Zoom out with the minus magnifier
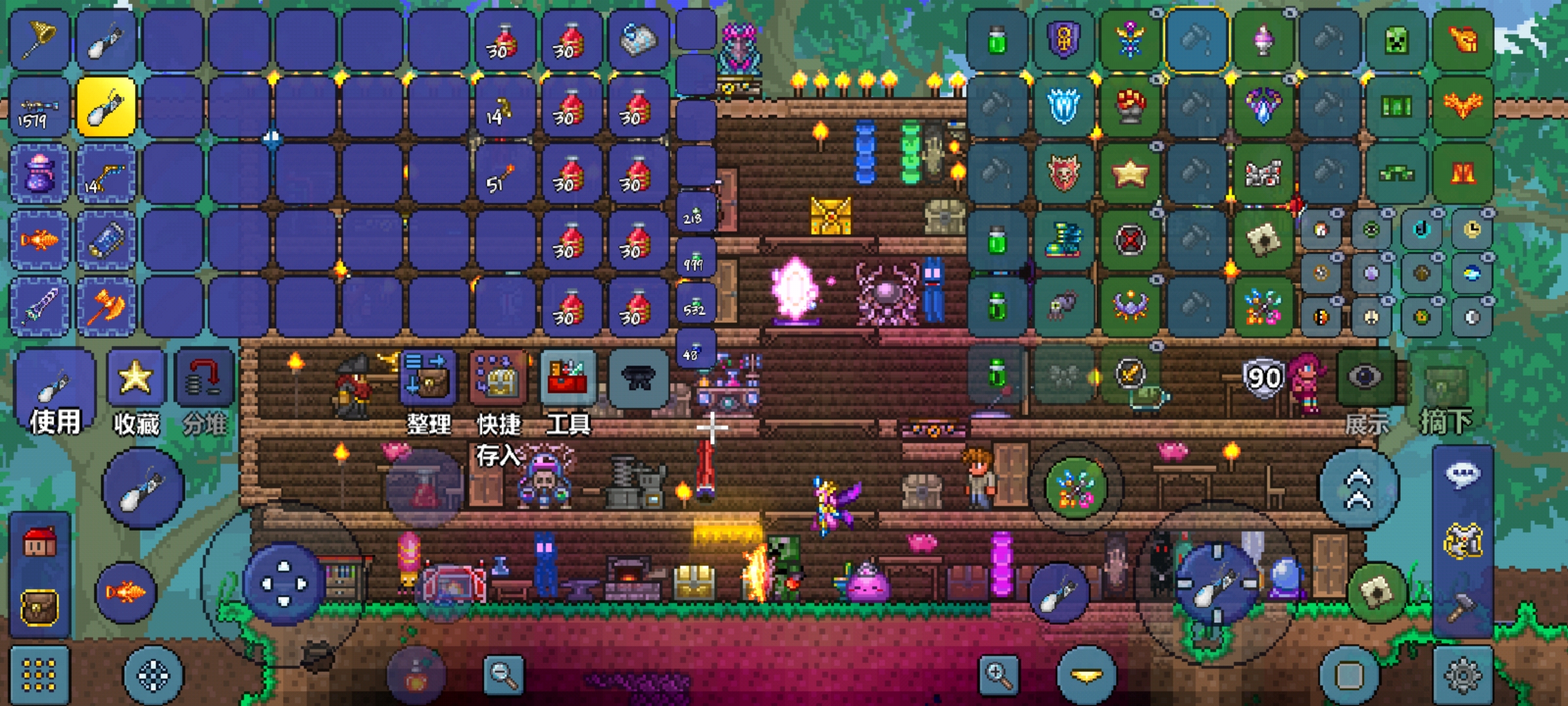This screenshot has width=1568, height=706. 504,675
